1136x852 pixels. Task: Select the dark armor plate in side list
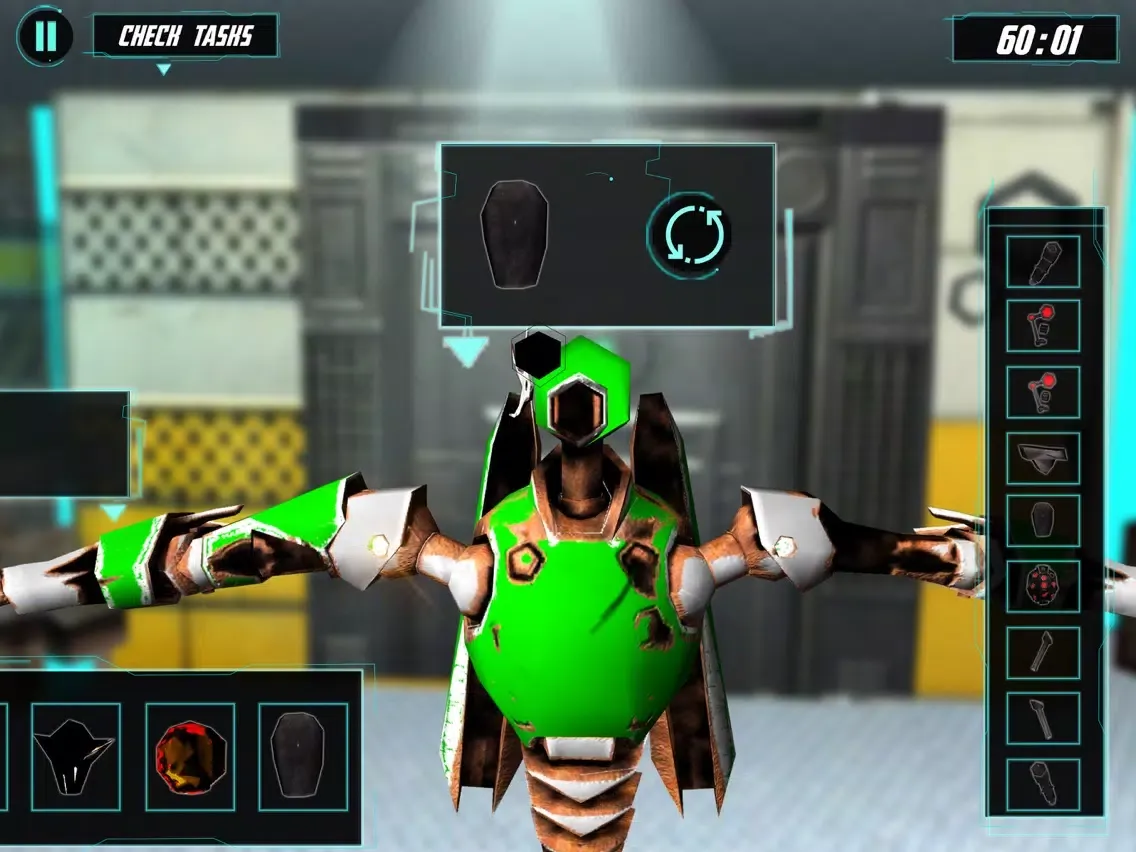pyautogui.click(x=1043, y=522)
